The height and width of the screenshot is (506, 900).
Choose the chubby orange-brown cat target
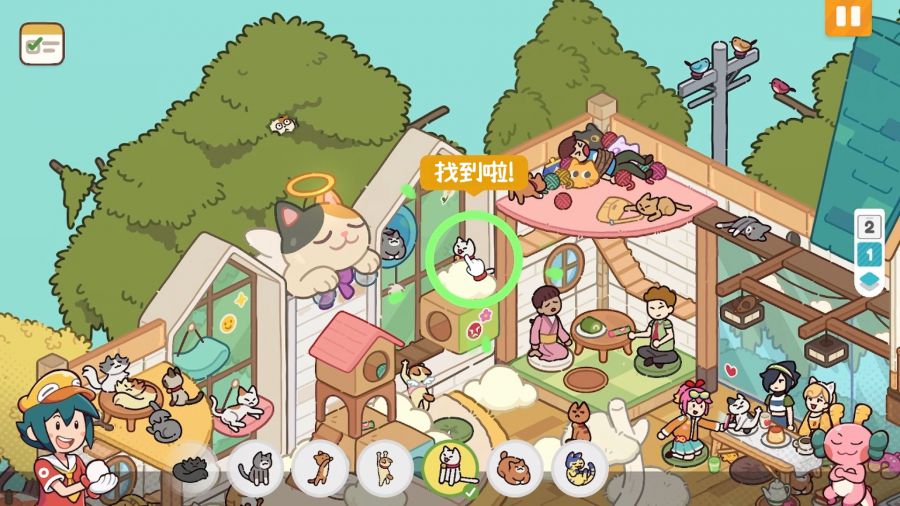click(x=515, y=467)
